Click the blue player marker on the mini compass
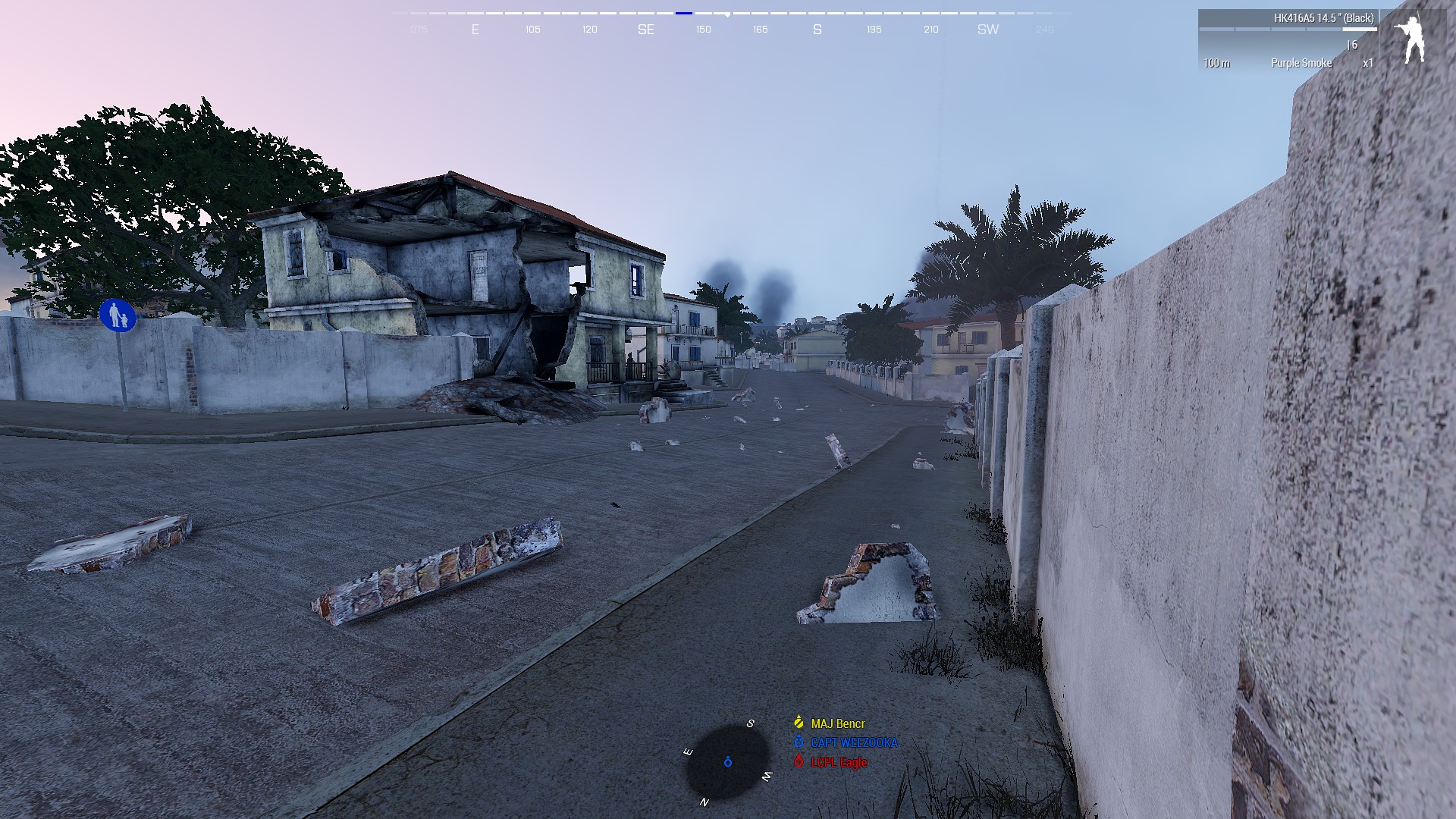The height and width of the screenshot is (819, 1456). coord(727,762)
